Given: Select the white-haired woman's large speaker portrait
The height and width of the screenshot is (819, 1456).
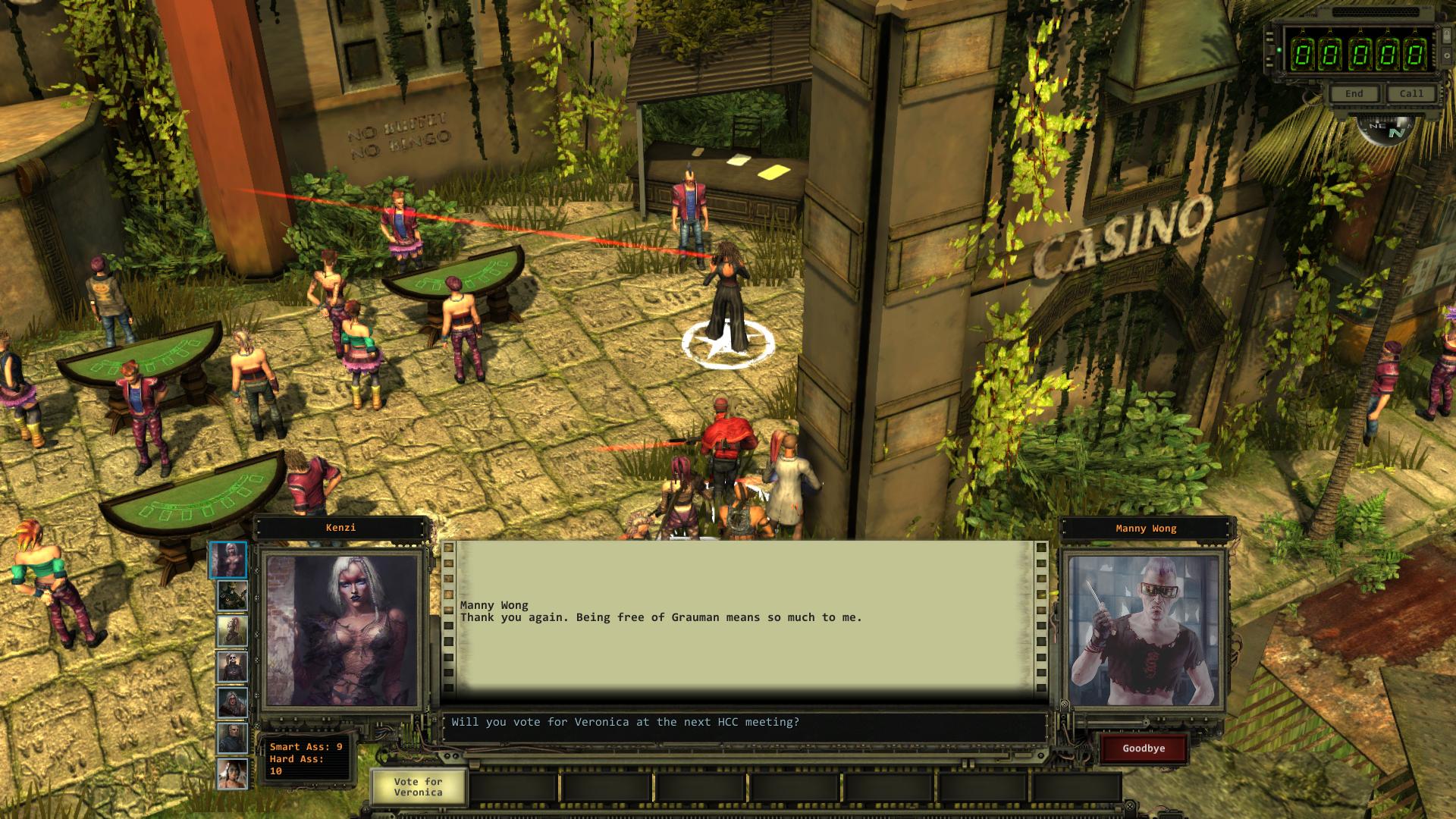Looking at the screenshot, I should pyautogui.click(x=341, y=629).
